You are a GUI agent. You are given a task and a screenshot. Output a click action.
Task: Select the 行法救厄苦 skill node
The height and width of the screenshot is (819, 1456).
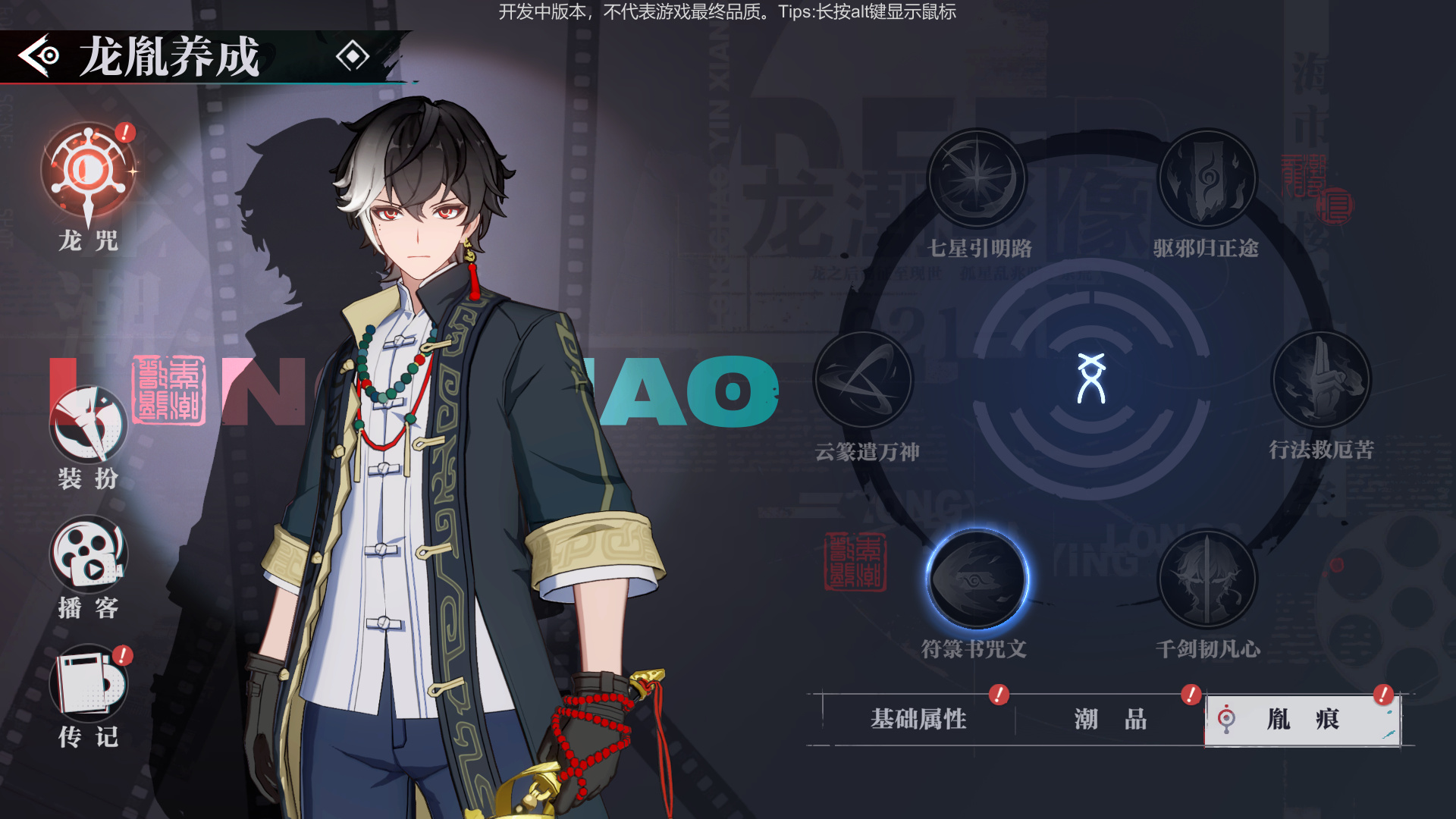[1321, 380]
